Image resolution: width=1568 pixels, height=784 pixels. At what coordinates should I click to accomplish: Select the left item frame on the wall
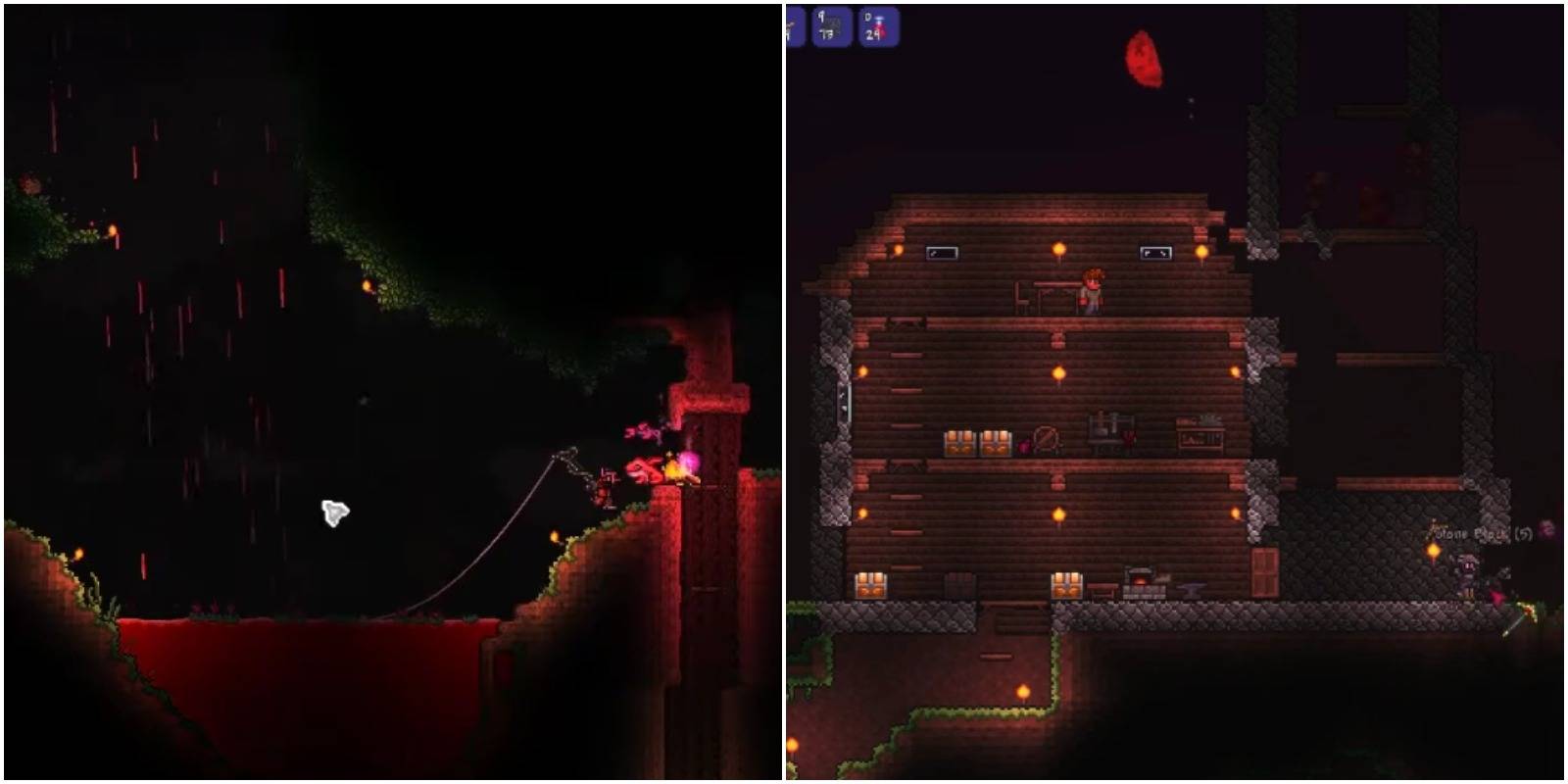tap(942, 253)
